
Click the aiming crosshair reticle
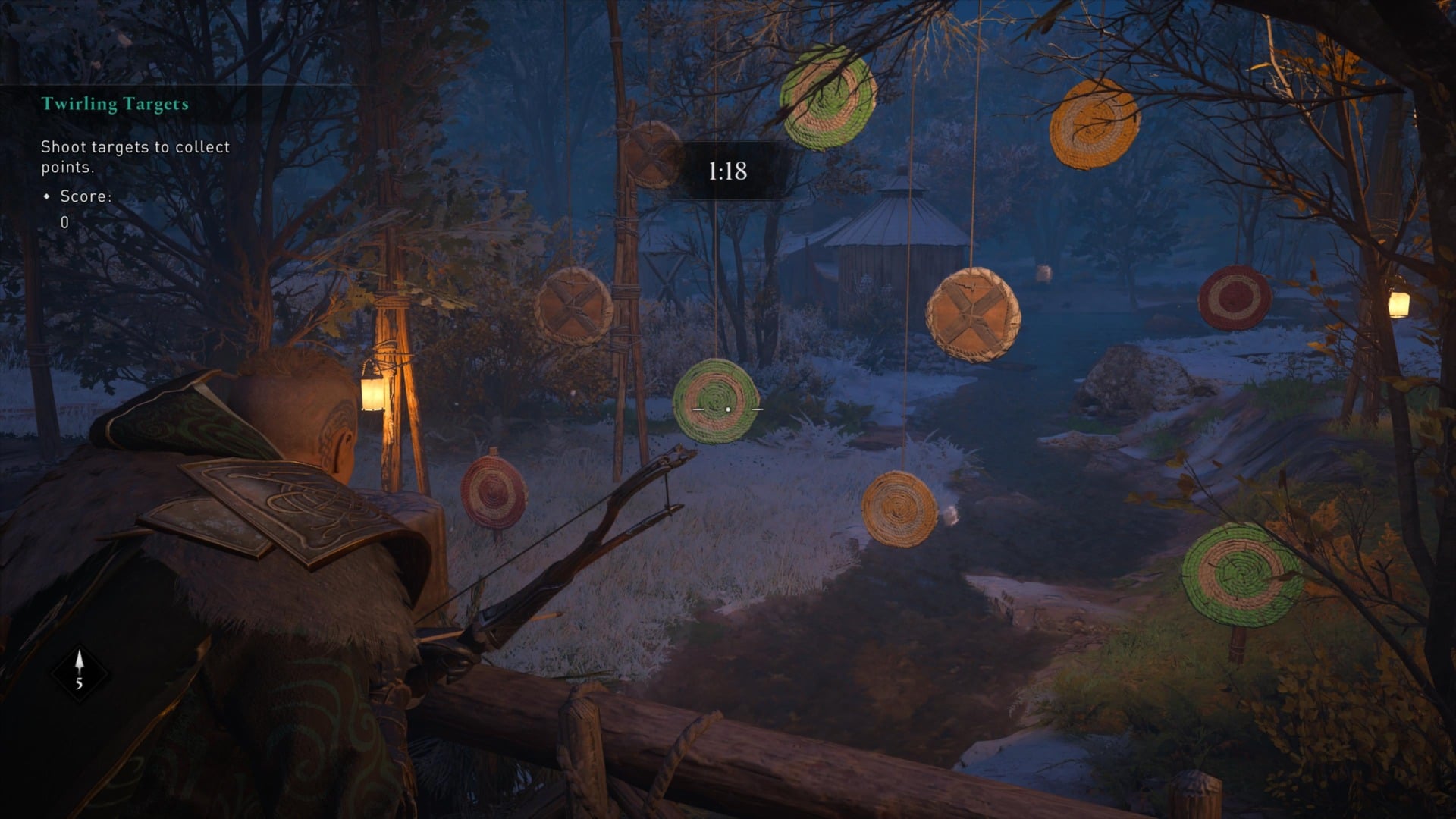pyautogui.click(x=726, y=407)
